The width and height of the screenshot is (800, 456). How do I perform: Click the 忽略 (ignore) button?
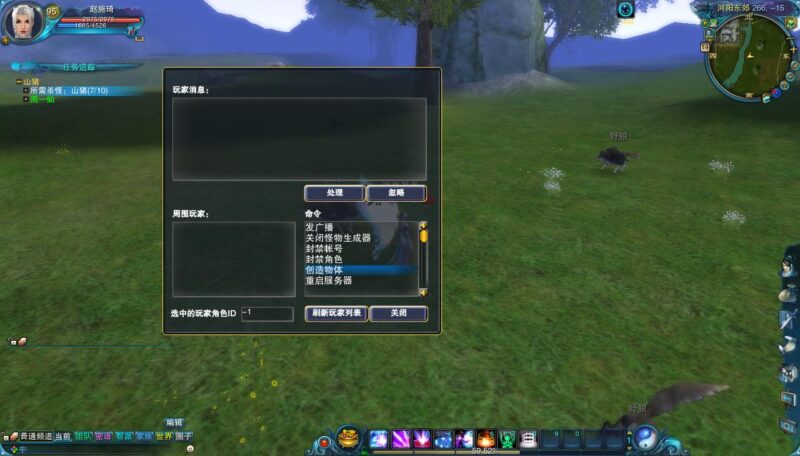tap(396, 193)
